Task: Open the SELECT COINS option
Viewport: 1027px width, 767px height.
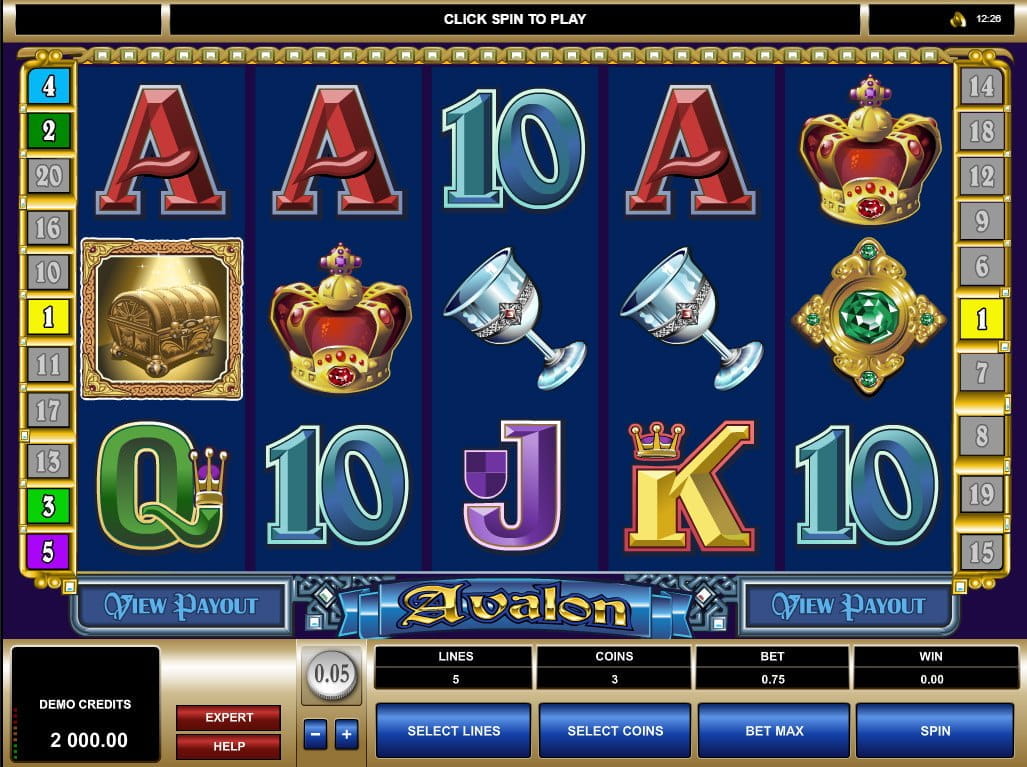Action: click(x=614, y=731)
